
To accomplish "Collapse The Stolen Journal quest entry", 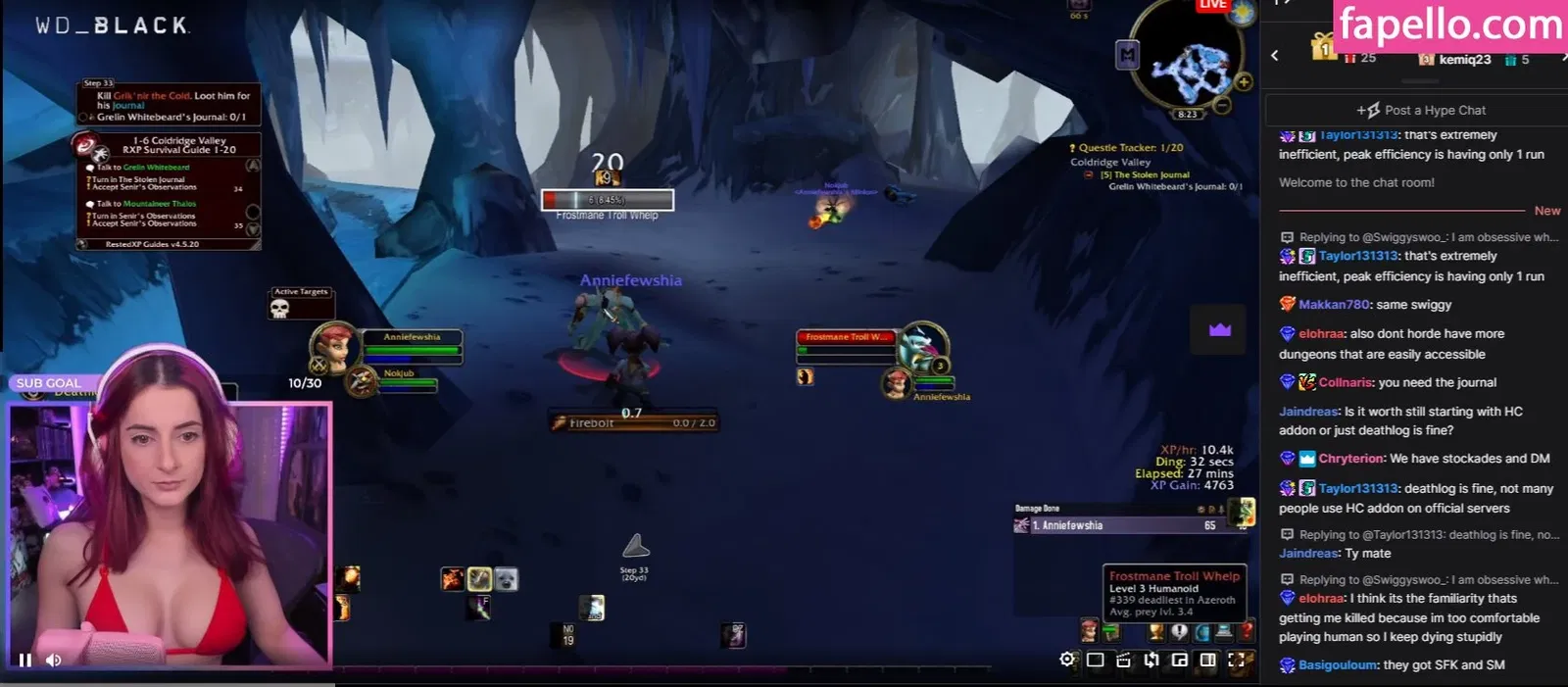I will (x=1089, y=175).
